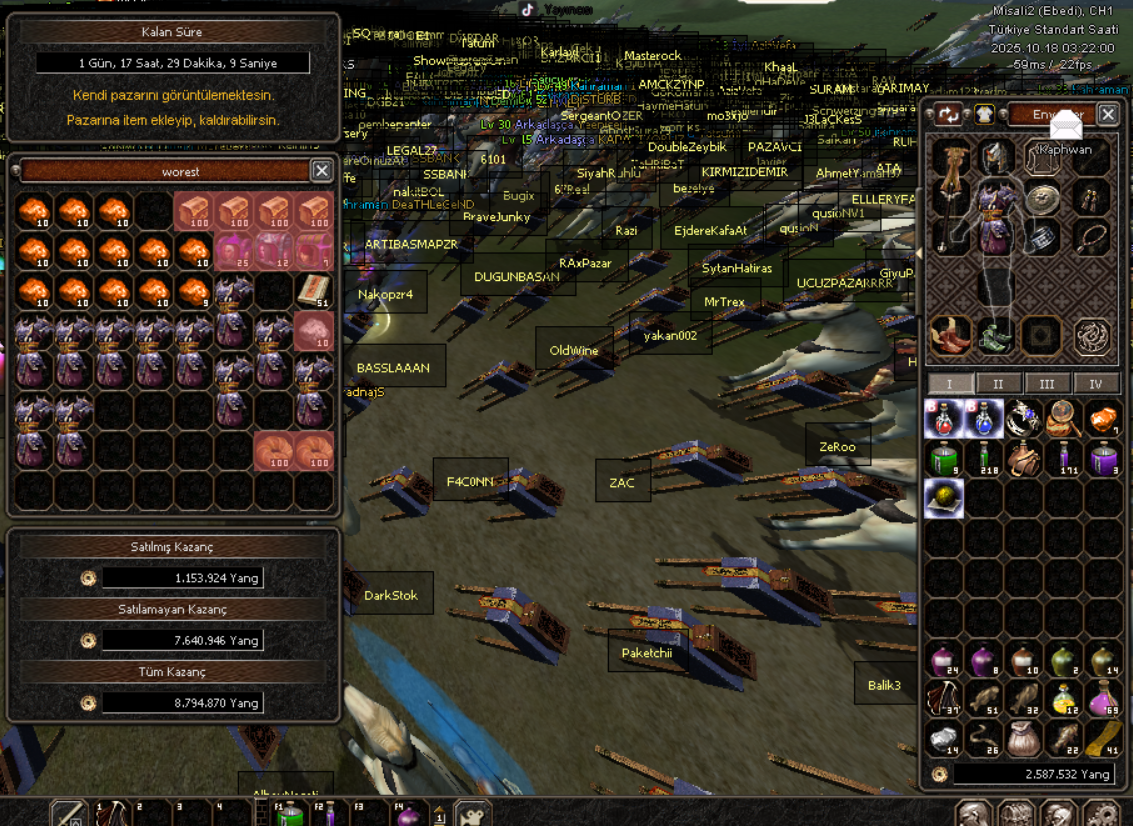The width and height of the screenshot is (1133, 826).
Task: Select the orange ore stack of 9
Action: [x=194, y=292]
